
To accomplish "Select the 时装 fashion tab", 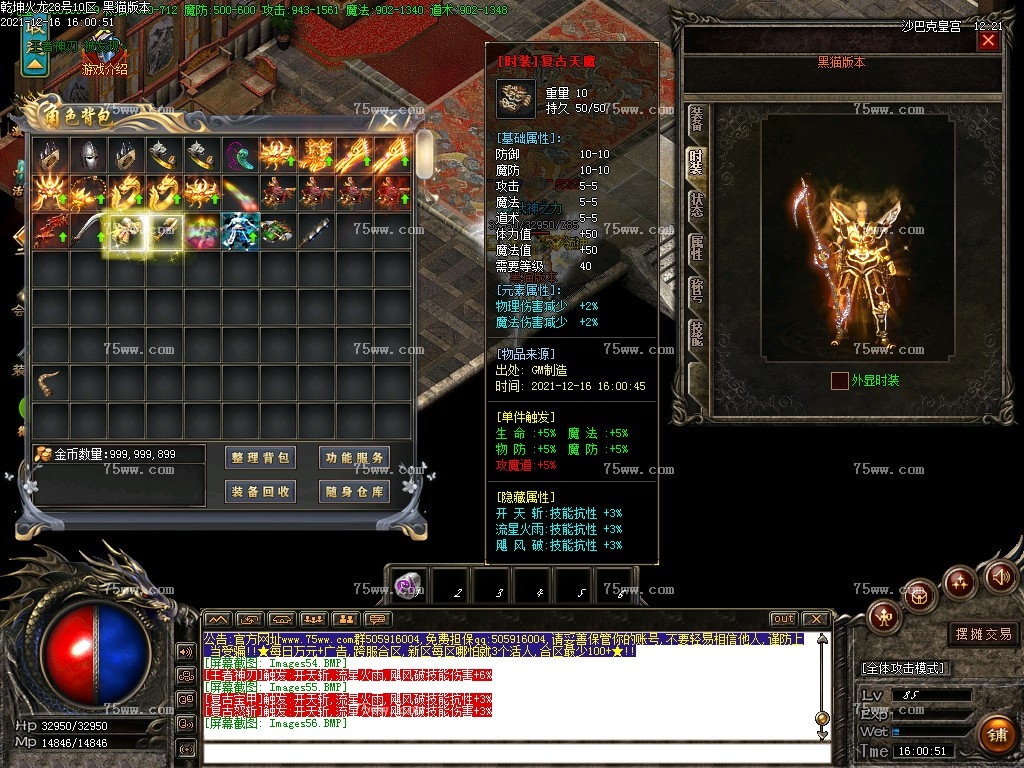I will point(696,163).
